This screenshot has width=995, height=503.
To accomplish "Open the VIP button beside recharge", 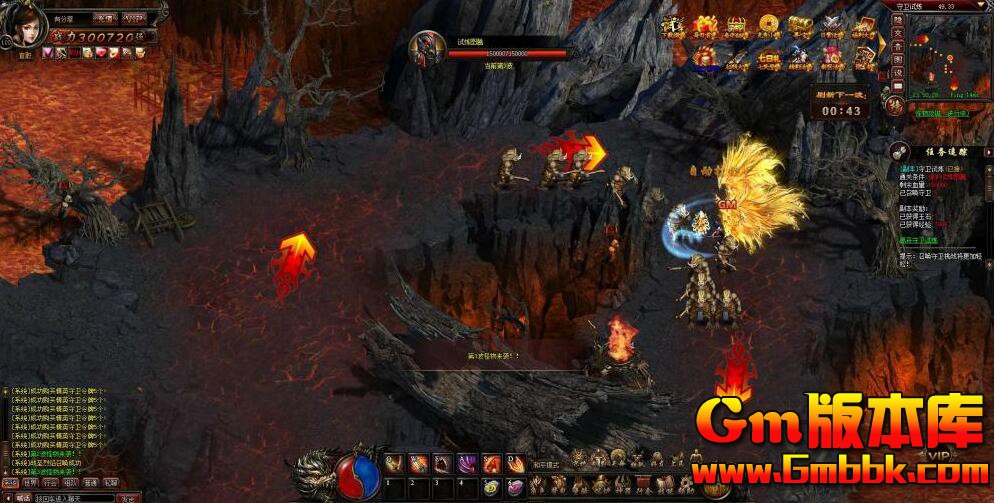I will (133, 18).
